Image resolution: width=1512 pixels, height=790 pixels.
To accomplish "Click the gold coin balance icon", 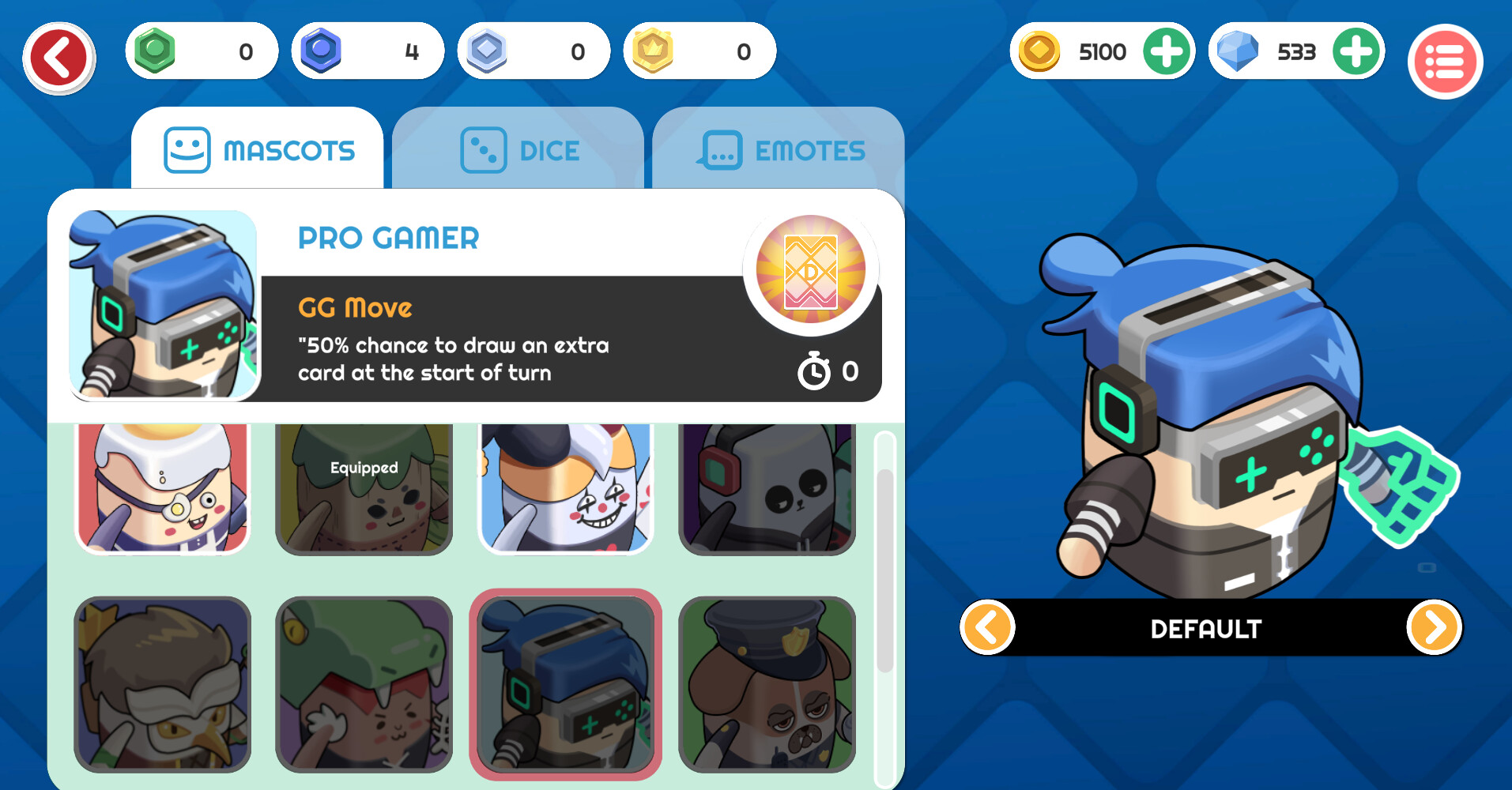I will [1038, 51].
